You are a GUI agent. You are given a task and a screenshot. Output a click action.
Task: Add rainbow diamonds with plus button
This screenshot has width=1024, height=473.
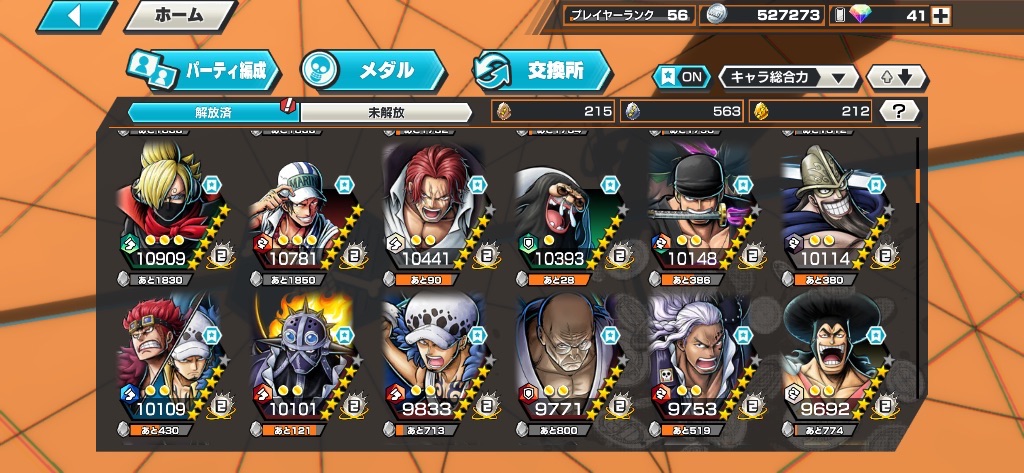(x=940, y=15)
